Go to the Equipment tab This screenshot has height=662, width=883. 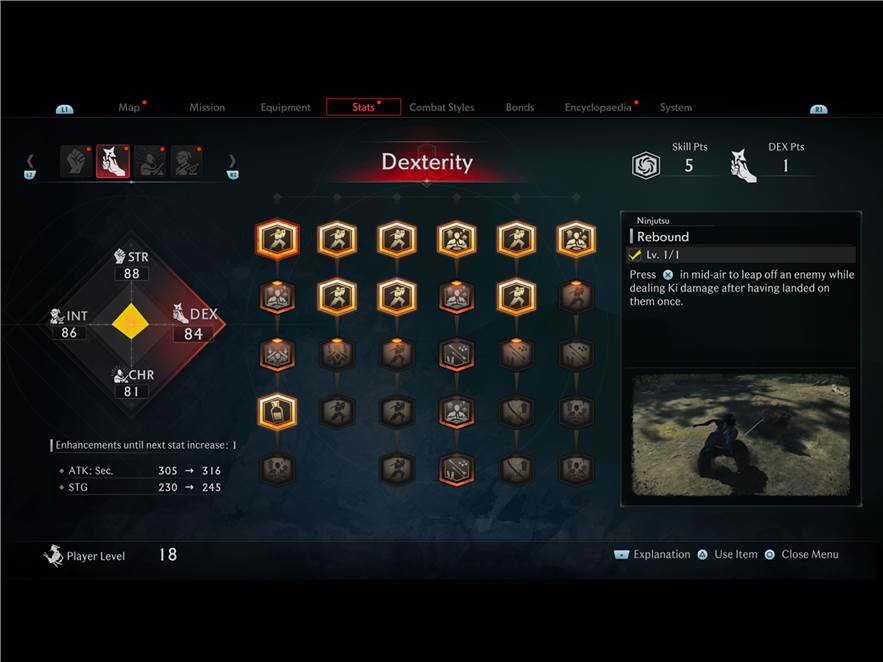click(x=285, y=107)
